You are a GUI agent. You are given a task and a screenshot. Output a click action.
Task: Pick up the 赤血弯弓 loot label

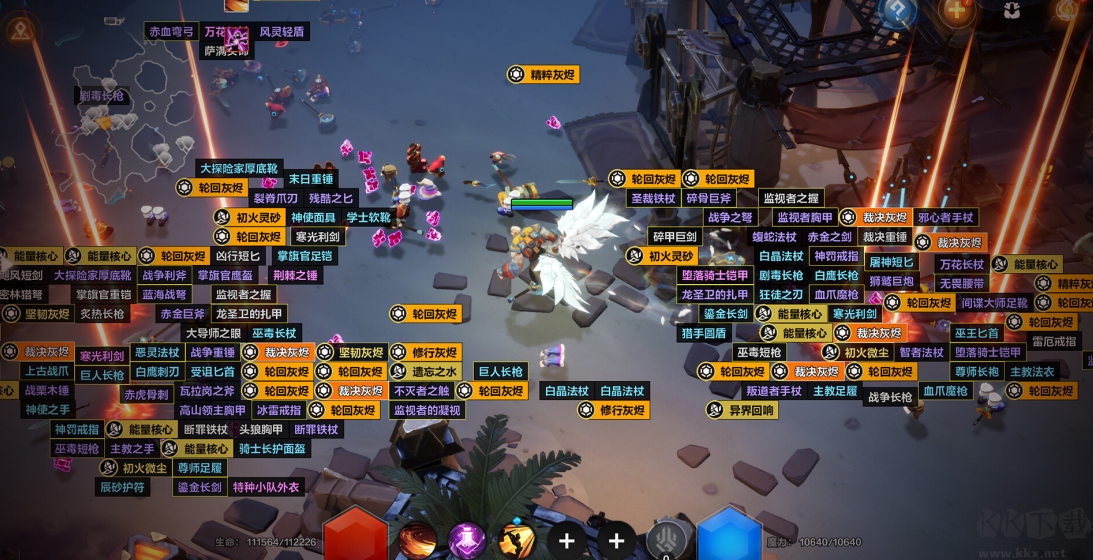(x=171, y=32)
